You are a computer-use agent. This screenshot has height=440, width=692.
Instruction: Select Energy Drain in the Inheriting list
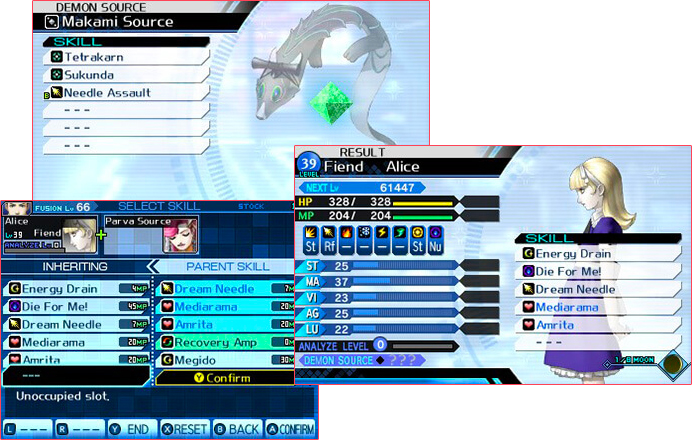[75, 289]
